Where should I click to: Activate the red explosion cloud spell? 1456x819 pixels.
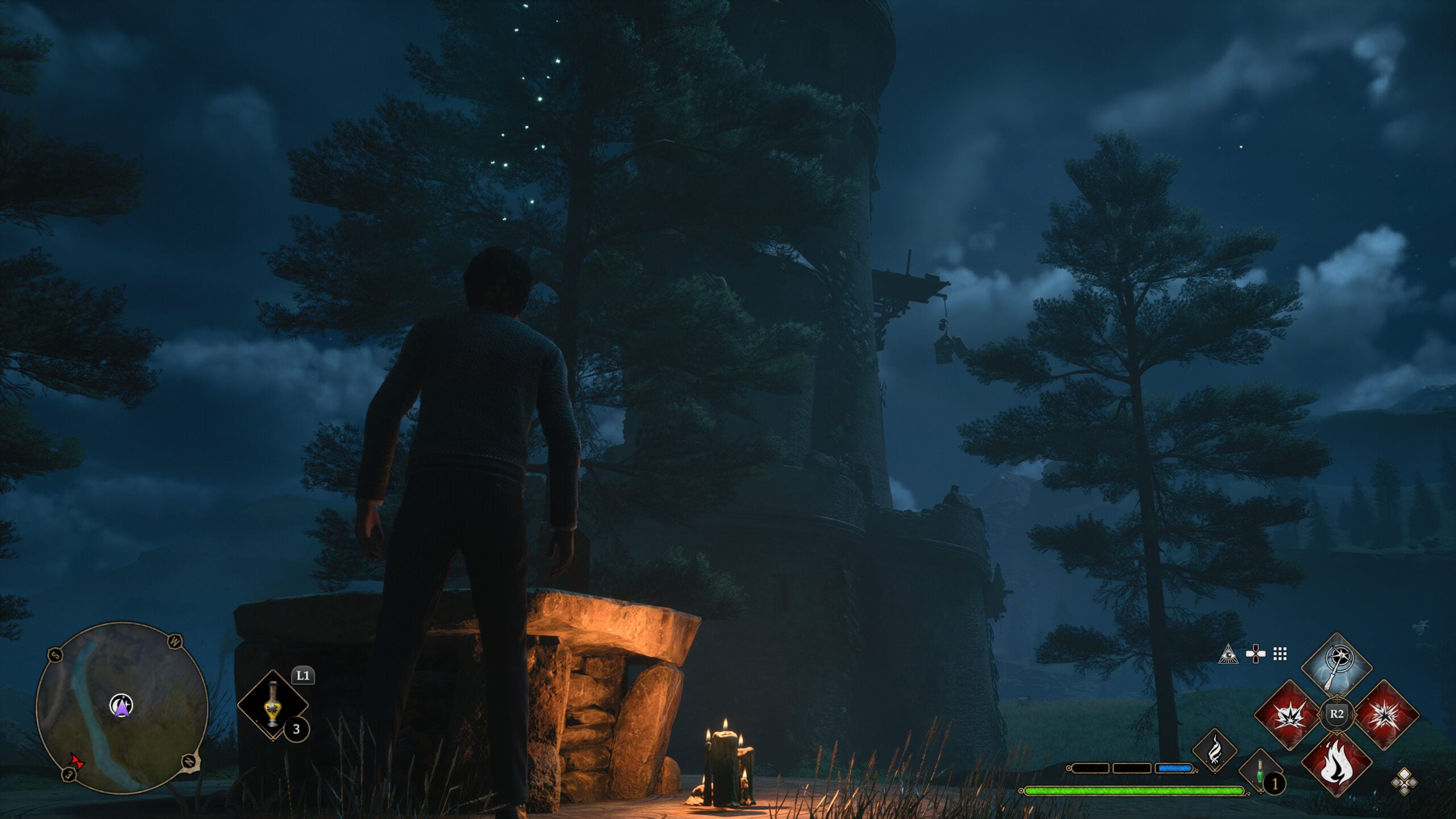(1289, 714)
